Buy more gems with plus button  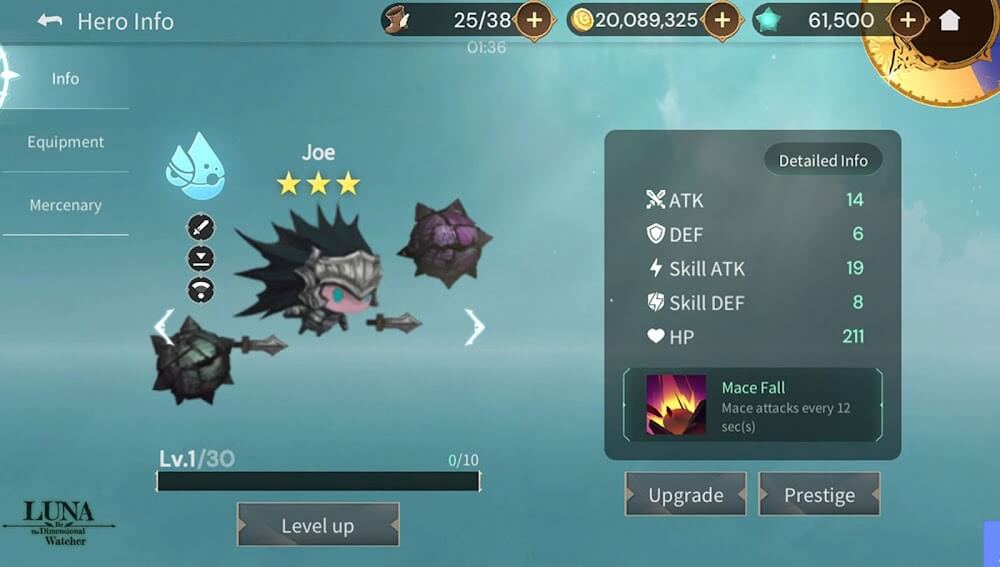click(x=907, y=20)
